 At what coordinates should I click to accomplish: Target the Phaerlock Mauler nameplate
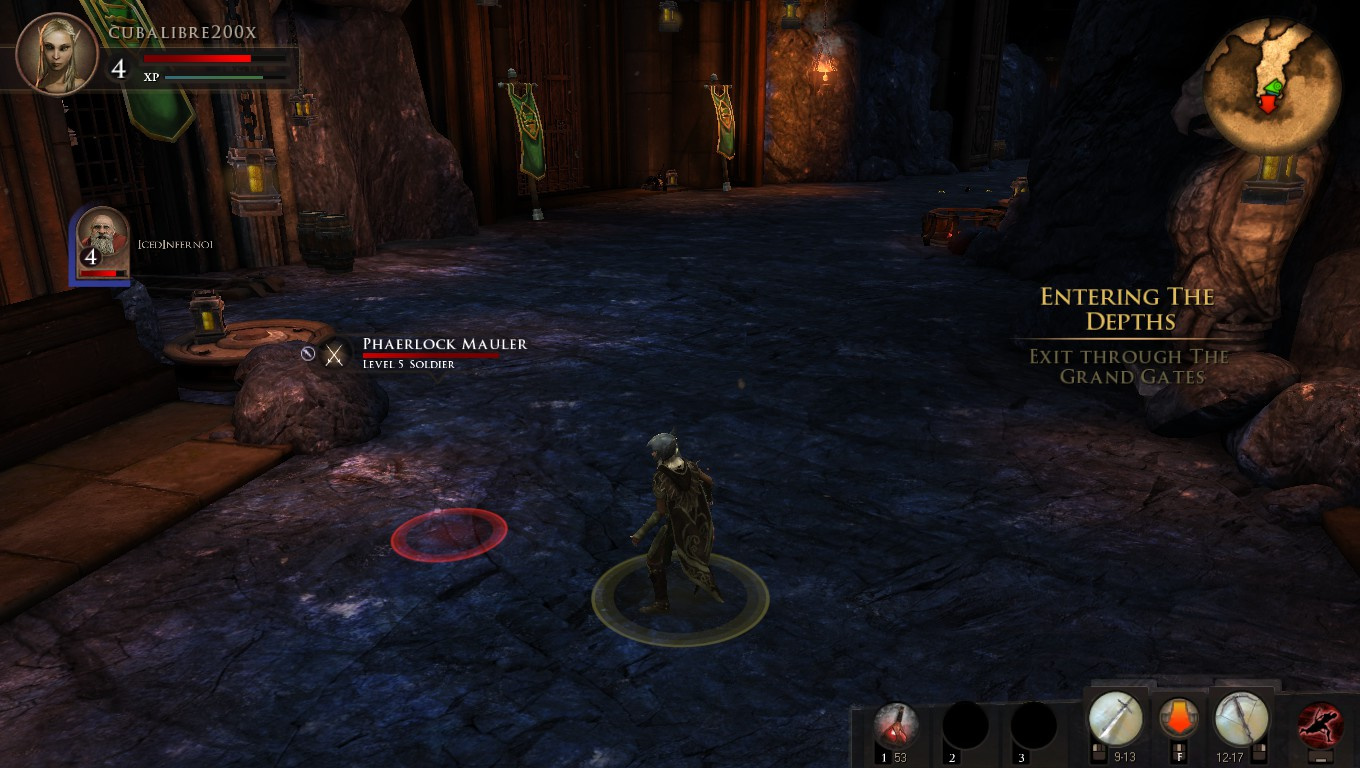(x=444, y=344)
